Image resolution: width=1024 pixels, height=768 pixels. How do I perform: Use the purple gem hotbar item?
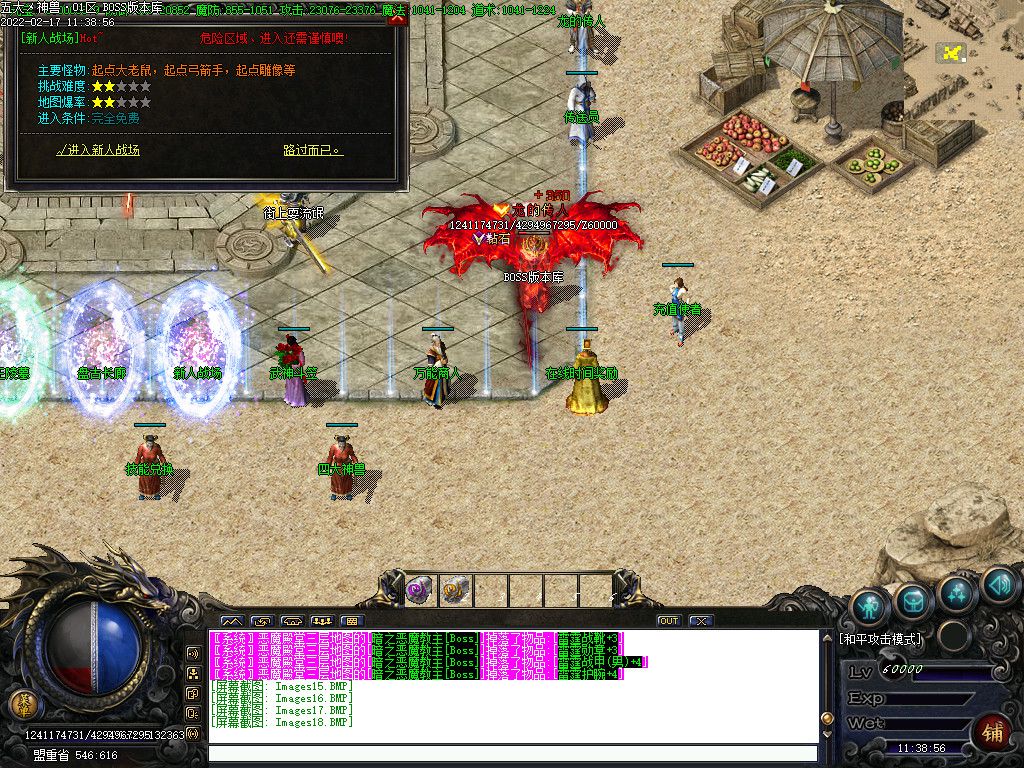tap(418, 589)
